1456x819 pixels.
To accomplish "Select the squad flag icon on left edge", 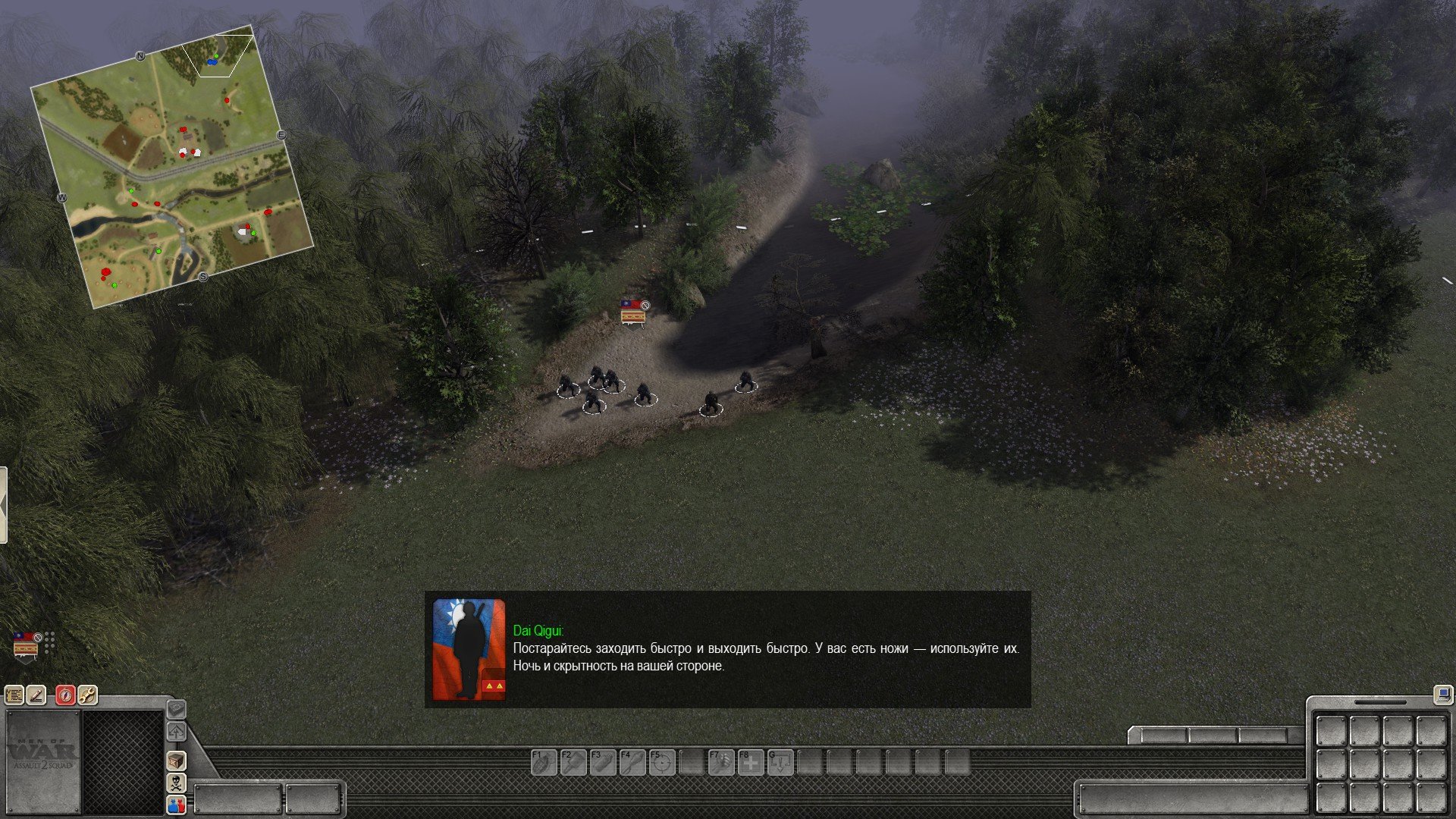I will [26, 646].
